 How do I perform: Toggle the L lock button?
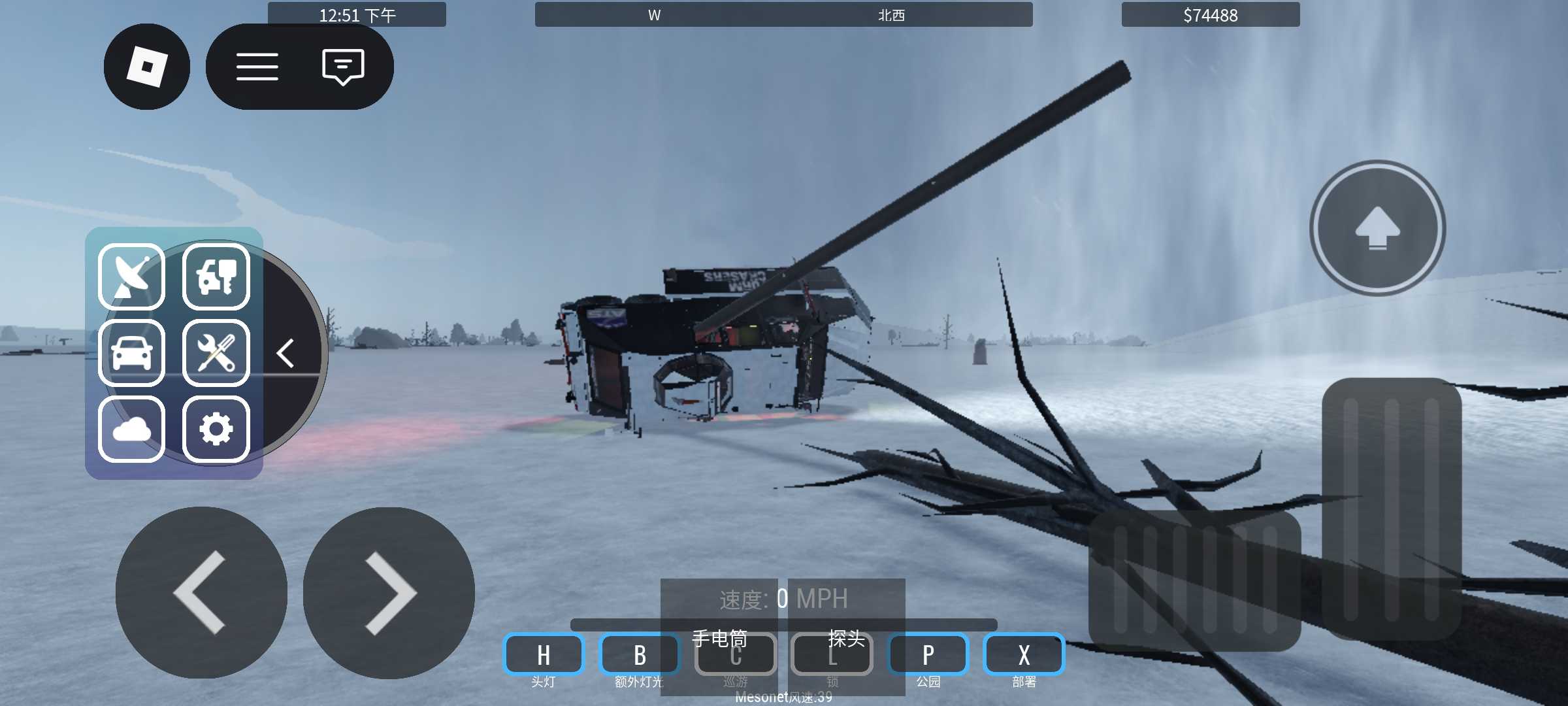pyautogui.click(x=832, y=654)
